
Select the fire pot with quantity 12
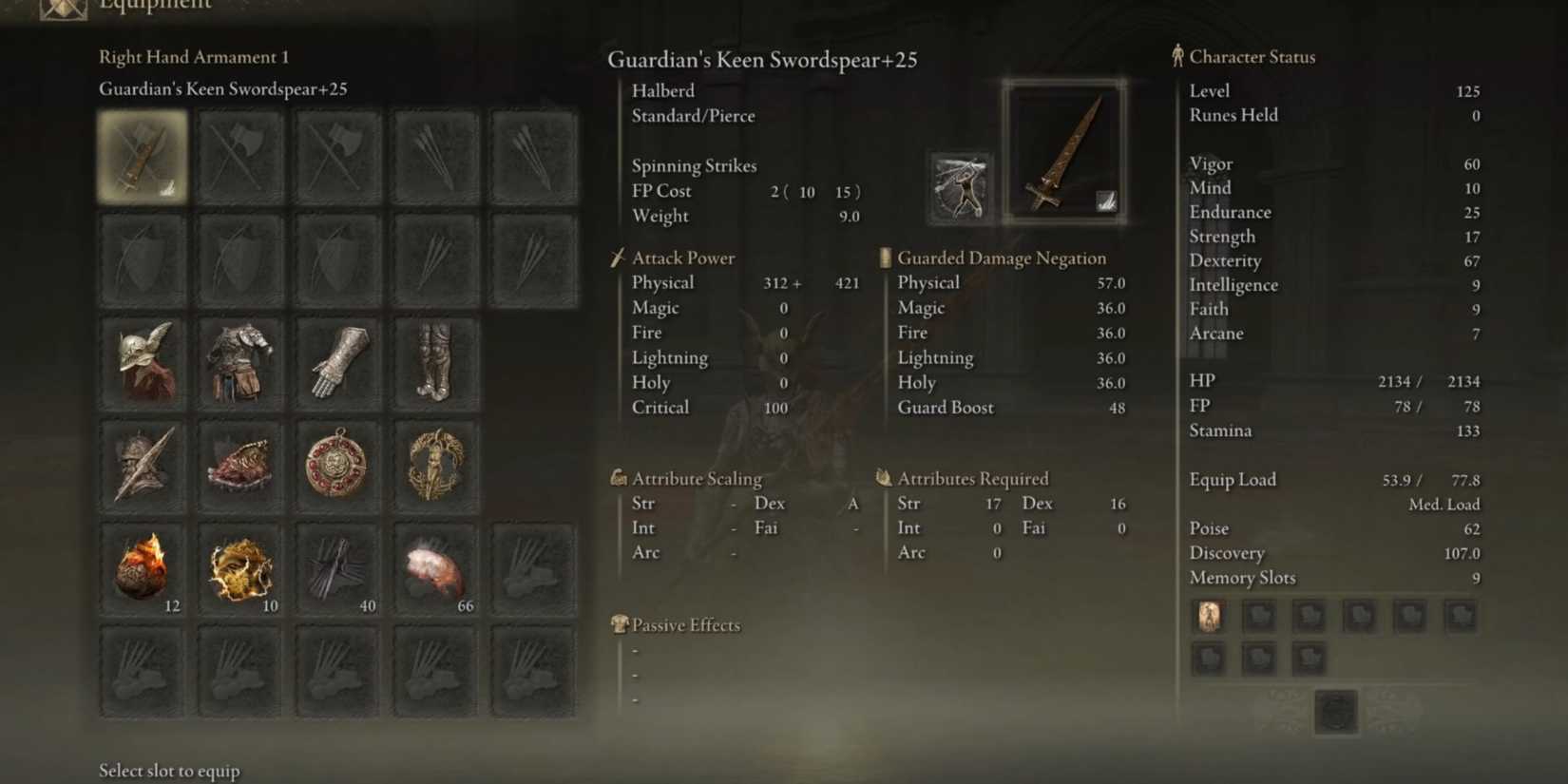[143, 569]
